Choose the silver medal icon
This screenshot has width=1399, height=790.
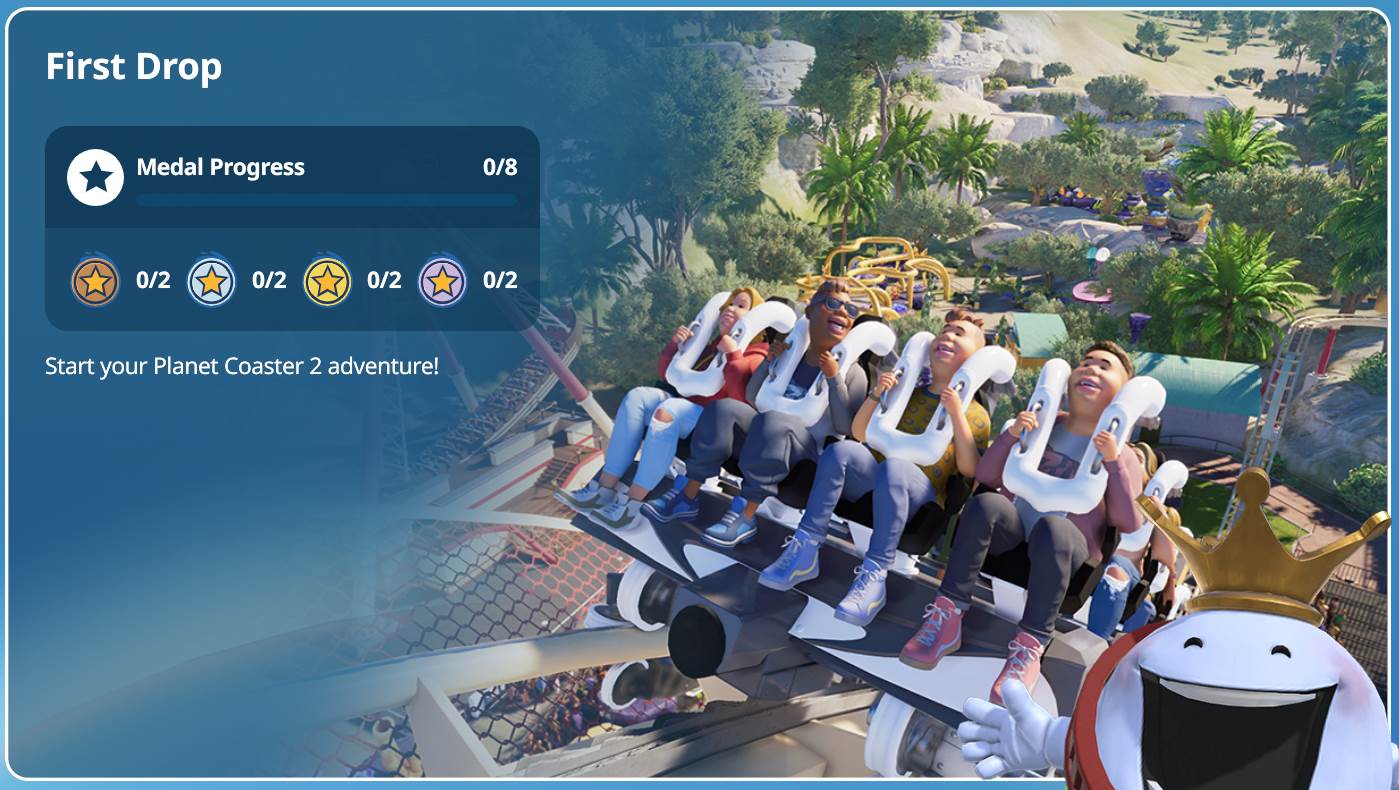coord(211,281)
